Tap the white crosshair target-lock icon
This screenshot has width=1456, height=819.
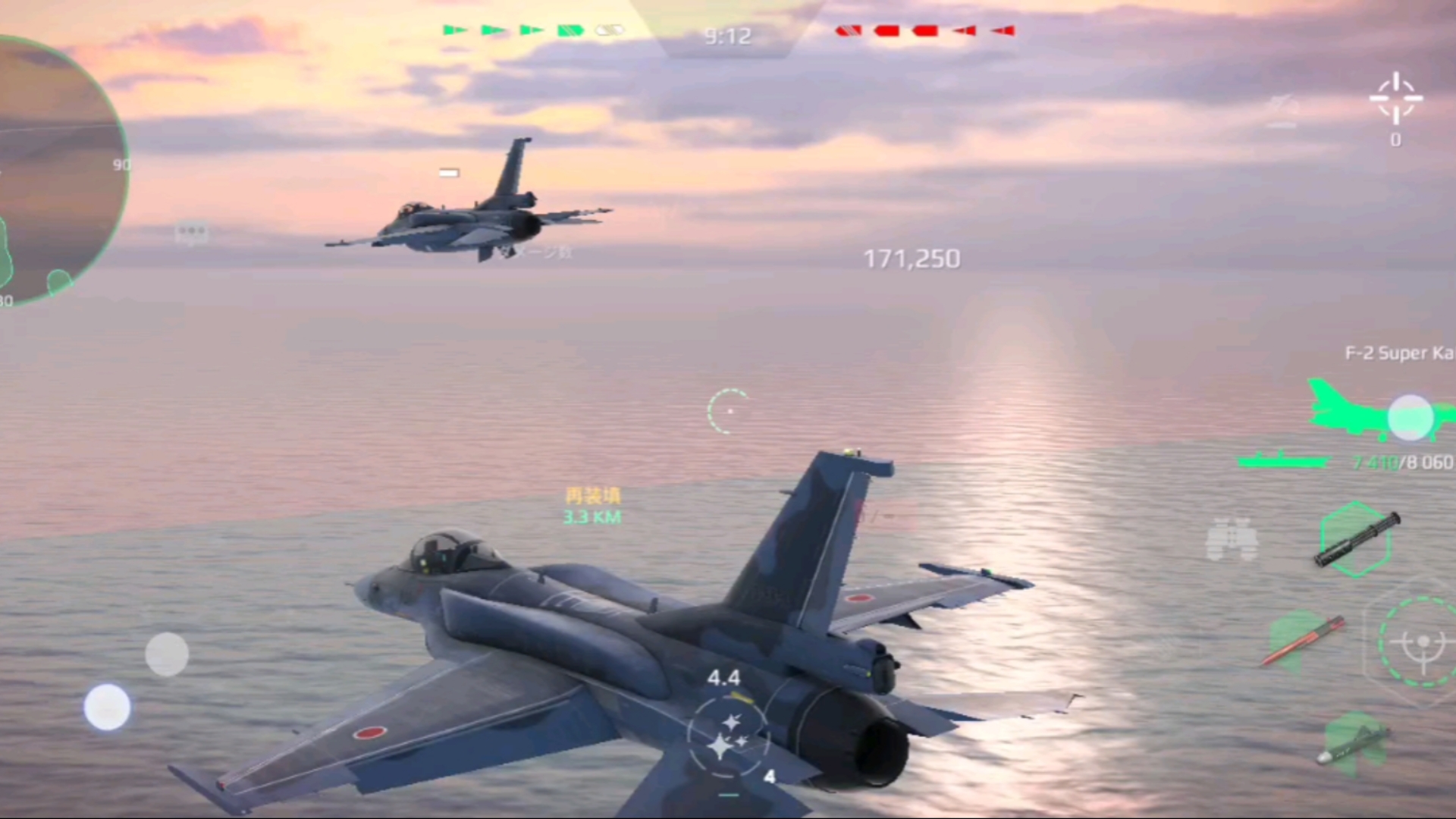tap(1395, 99)
